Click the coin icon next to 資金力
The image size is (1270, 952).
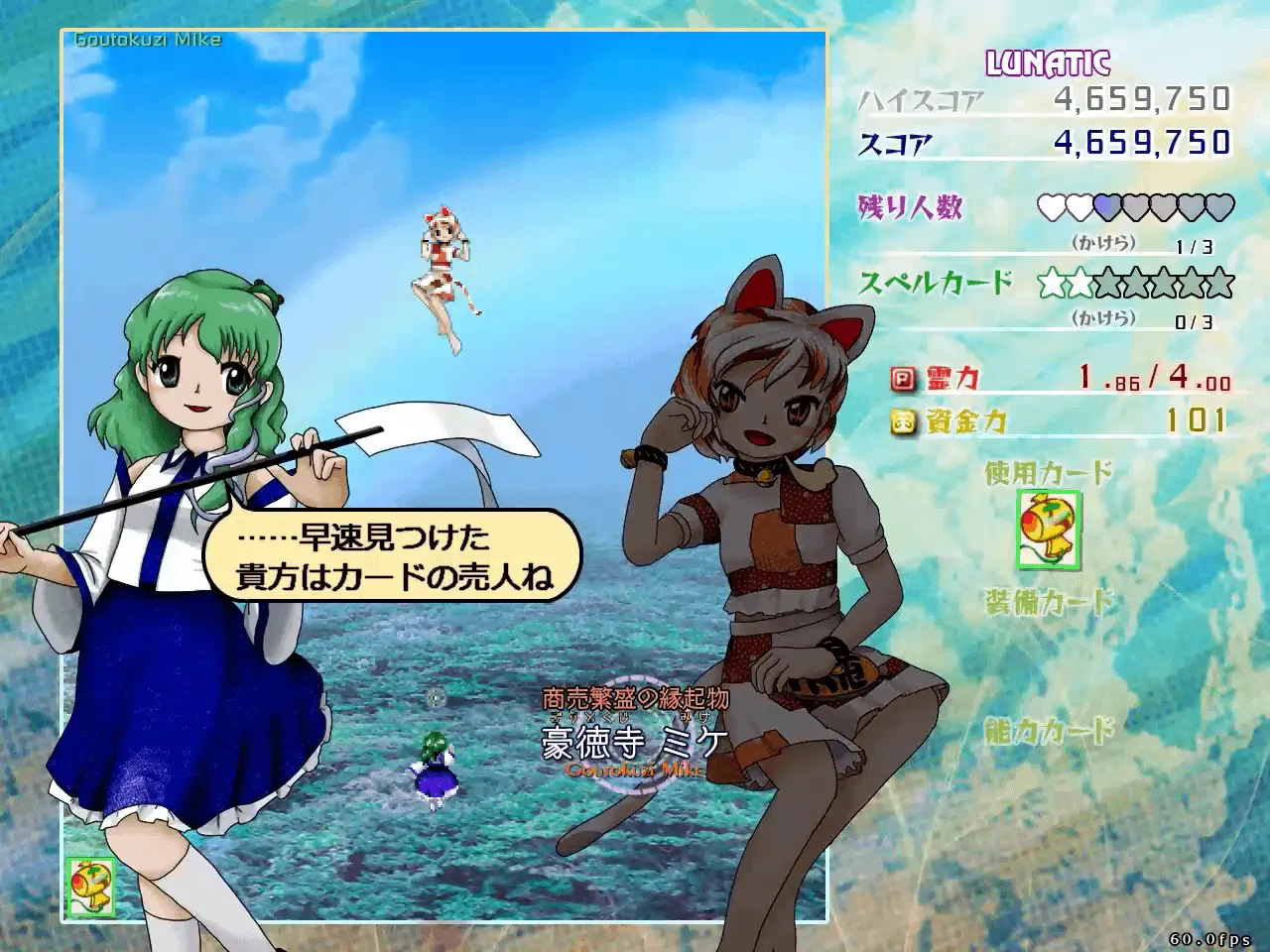(x=900, y=419)
